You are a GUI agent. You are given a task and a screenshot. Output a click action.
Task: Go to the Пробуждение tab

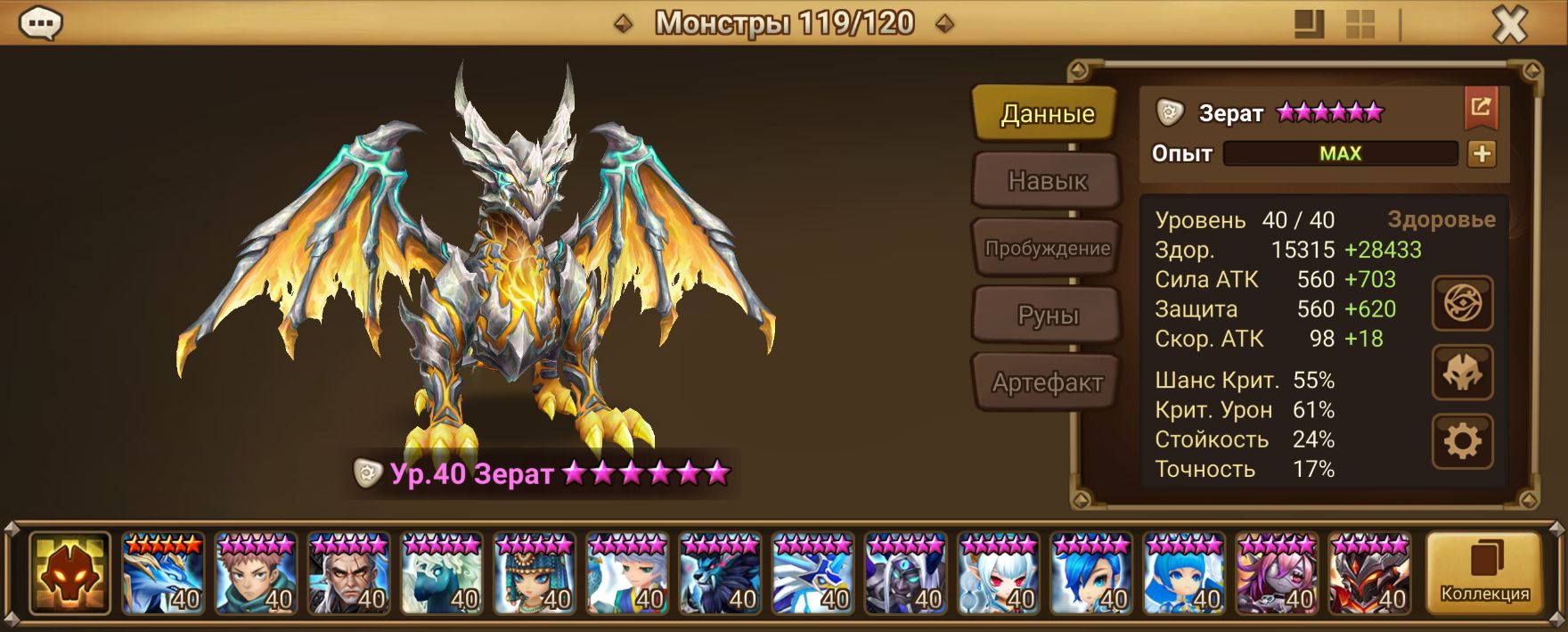[x=1046, y=248]
